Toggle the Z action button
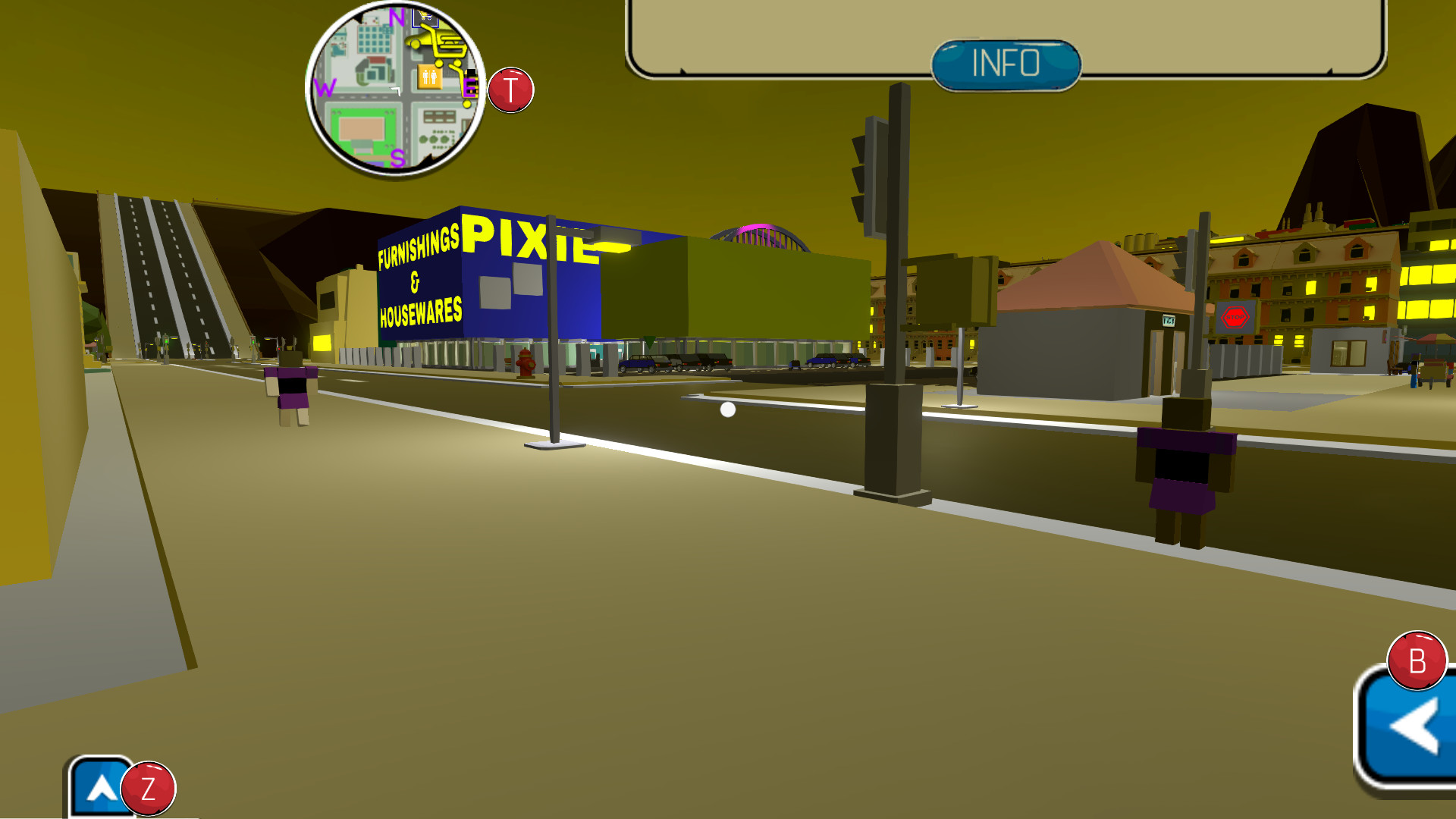The image size is (1456, 819). tap(149, 789)
